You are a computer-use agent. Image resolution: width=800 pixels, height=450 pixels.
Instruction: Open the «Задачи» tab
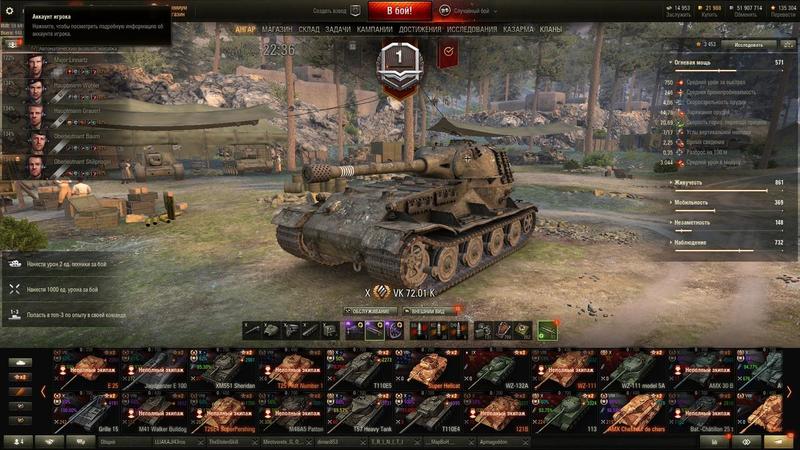[x=338, y=30]
